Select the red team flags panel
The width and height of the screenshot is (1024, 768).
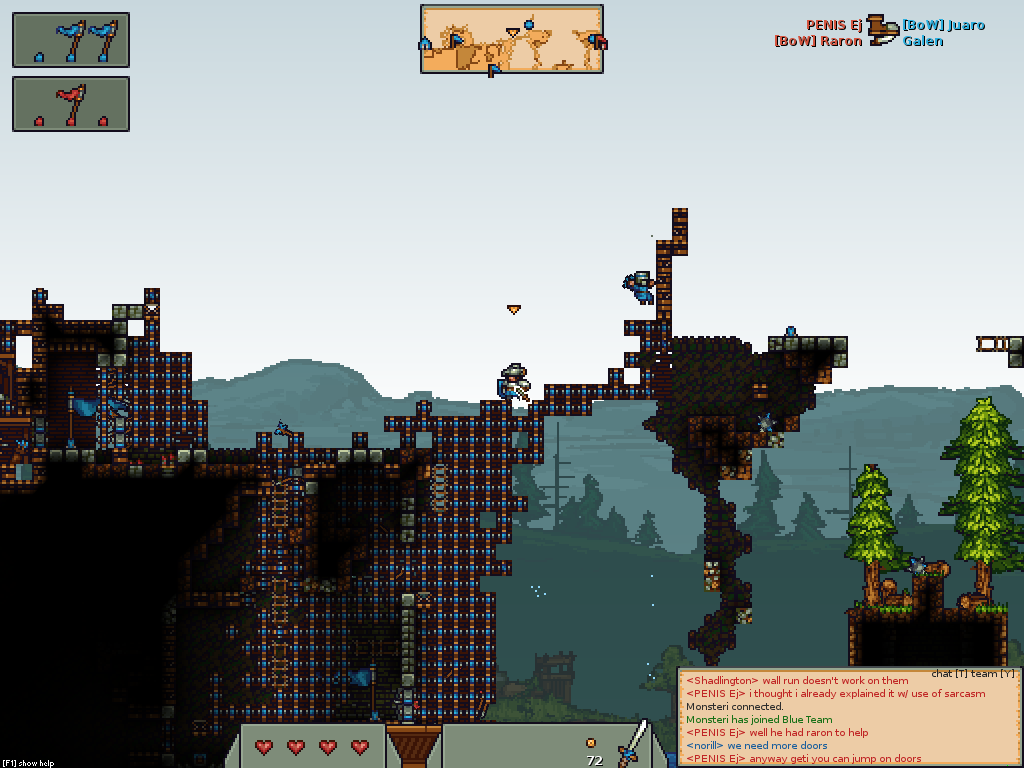71,104
